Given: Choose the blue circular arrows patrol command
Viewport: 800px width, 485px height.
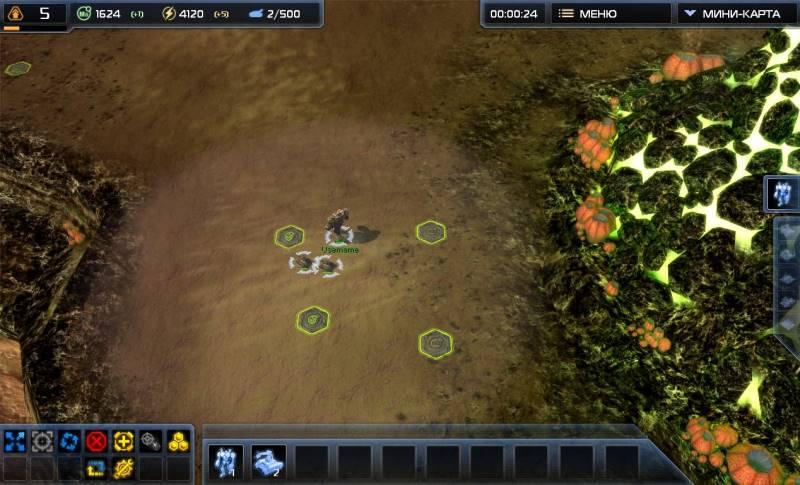Looking at the screenshot, I should click(x=69, y=441).
